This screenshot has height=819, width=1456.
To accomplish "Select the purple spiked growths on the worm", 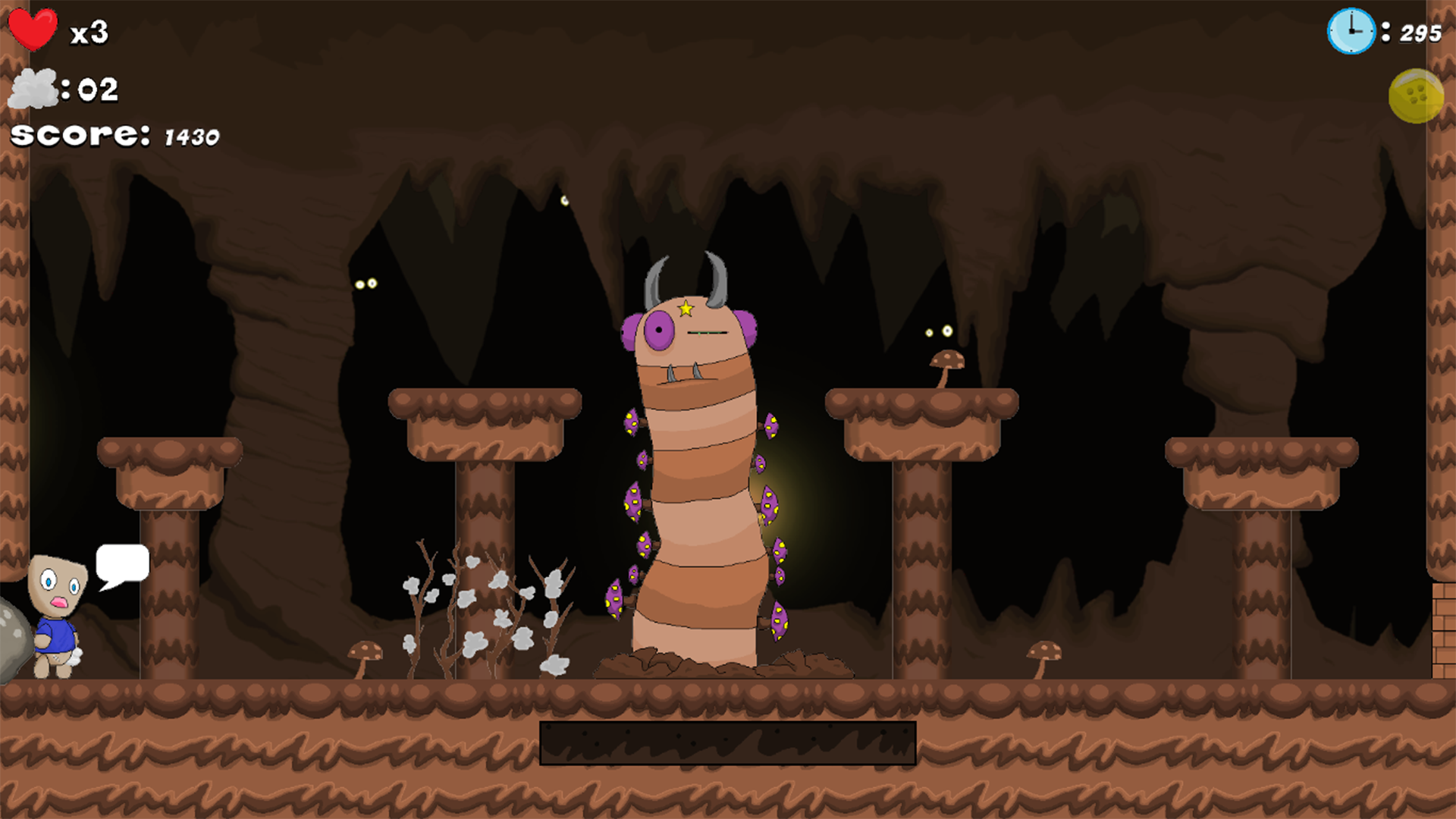I will point(634,500).
